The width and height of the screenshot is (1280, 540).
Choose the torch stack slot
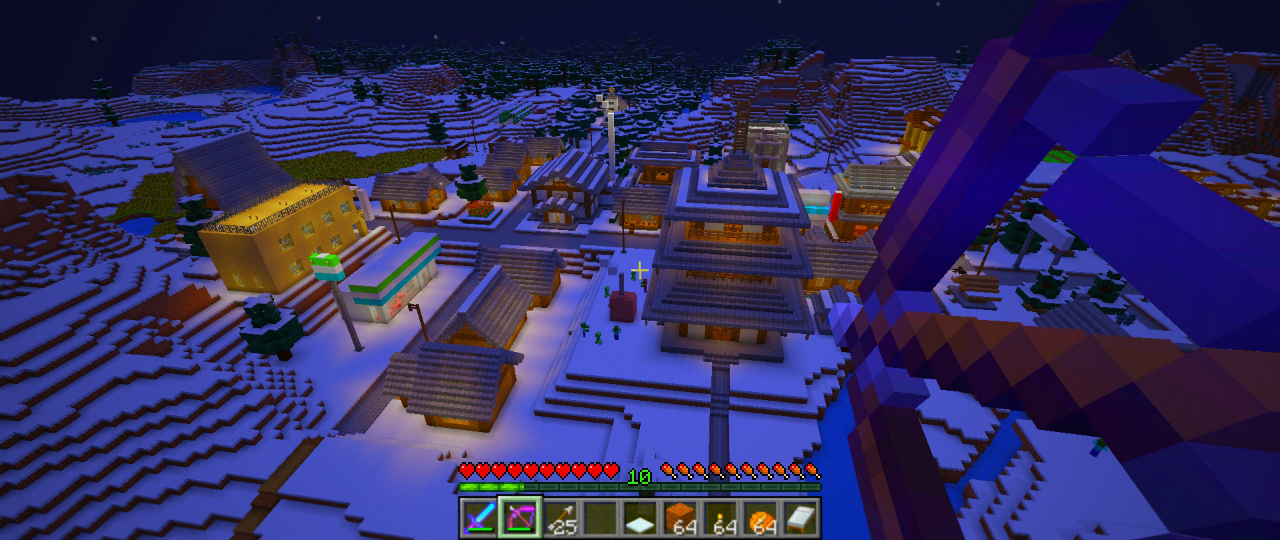(x=721, y=517)
